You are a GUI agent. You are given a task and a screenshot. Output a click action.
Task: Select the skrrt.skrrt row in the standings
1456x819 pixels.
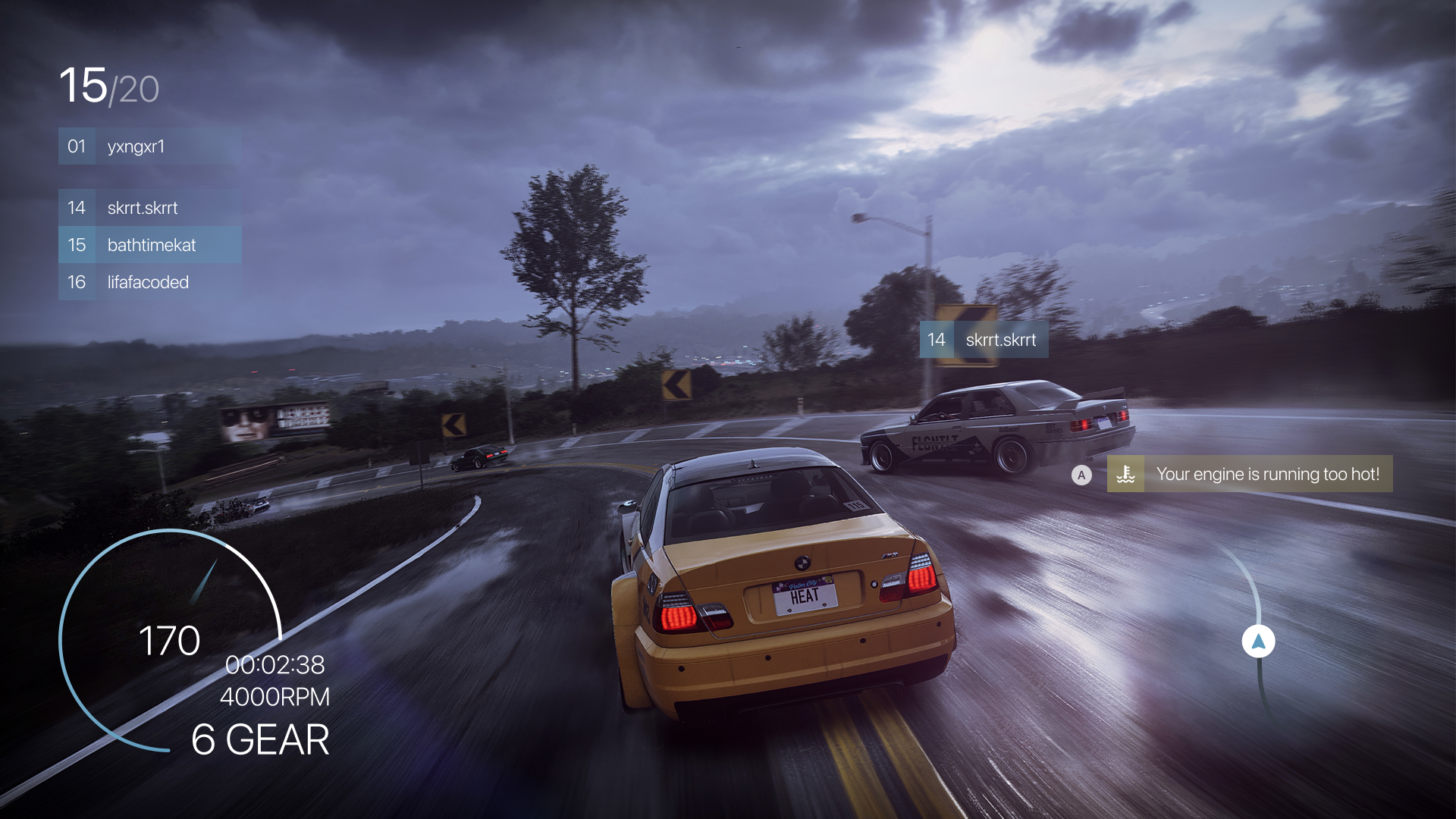click(x=149, y=207)
